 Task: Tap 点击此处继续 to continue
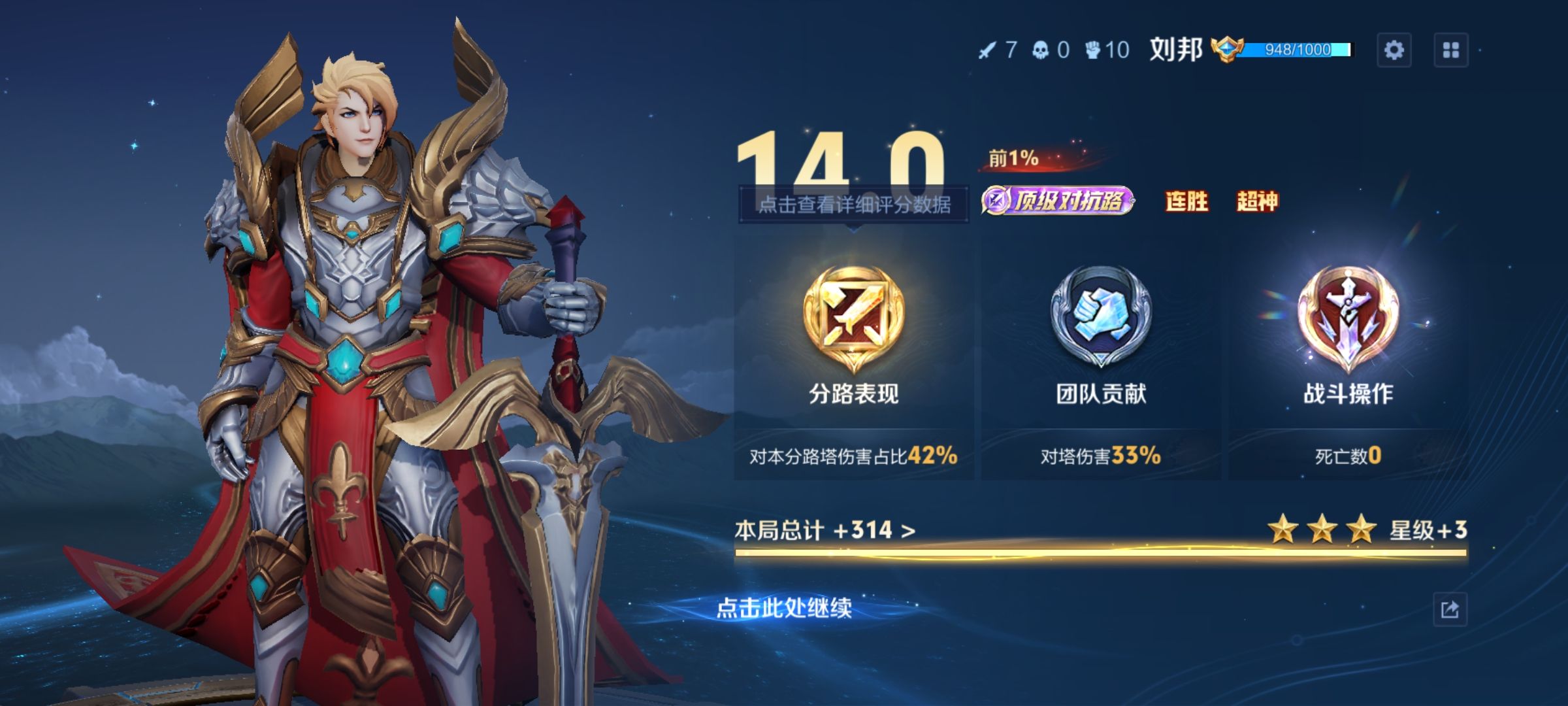[784, 609]
